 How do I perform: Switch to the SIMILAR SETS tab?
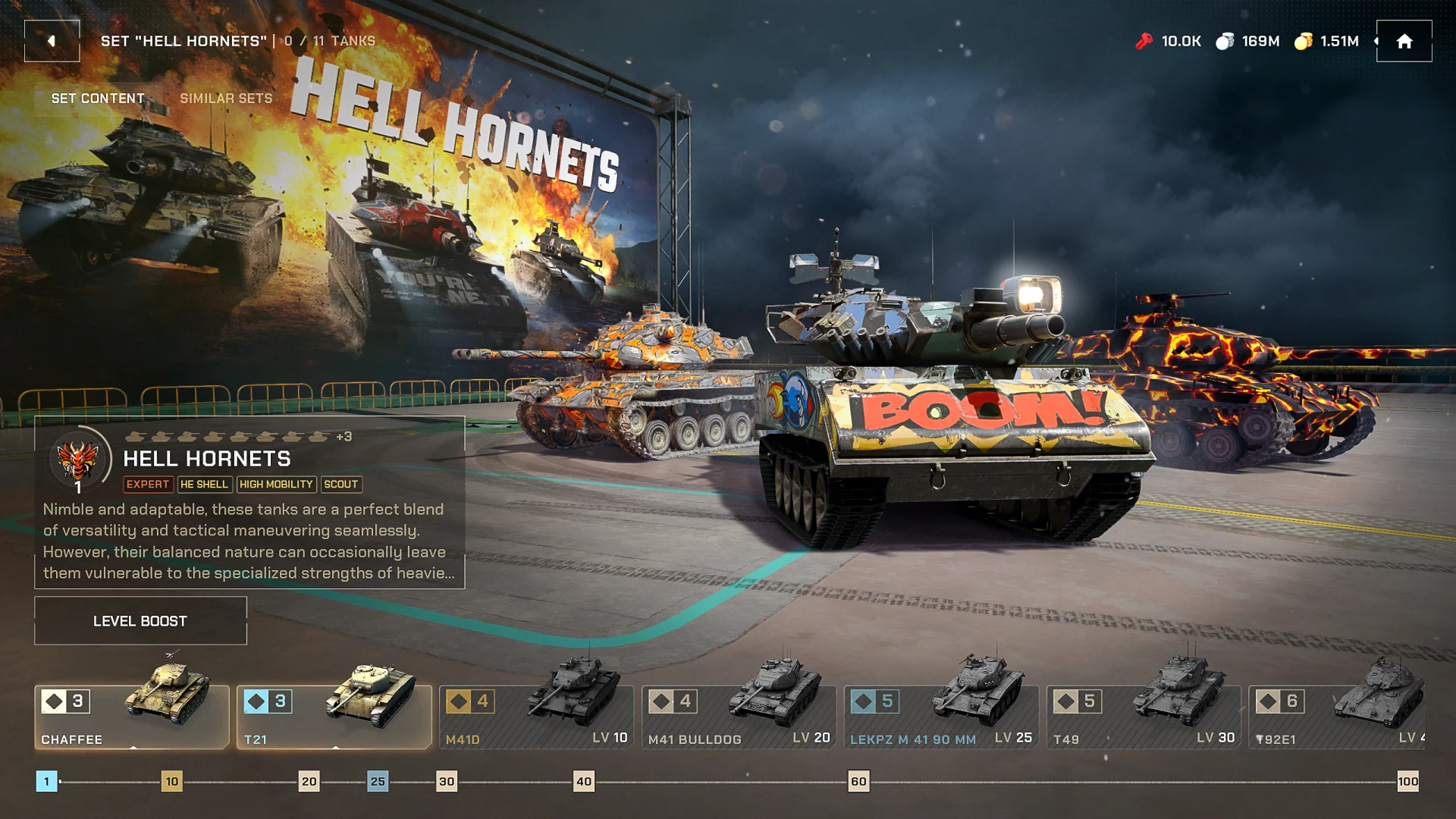pos(226,98)
